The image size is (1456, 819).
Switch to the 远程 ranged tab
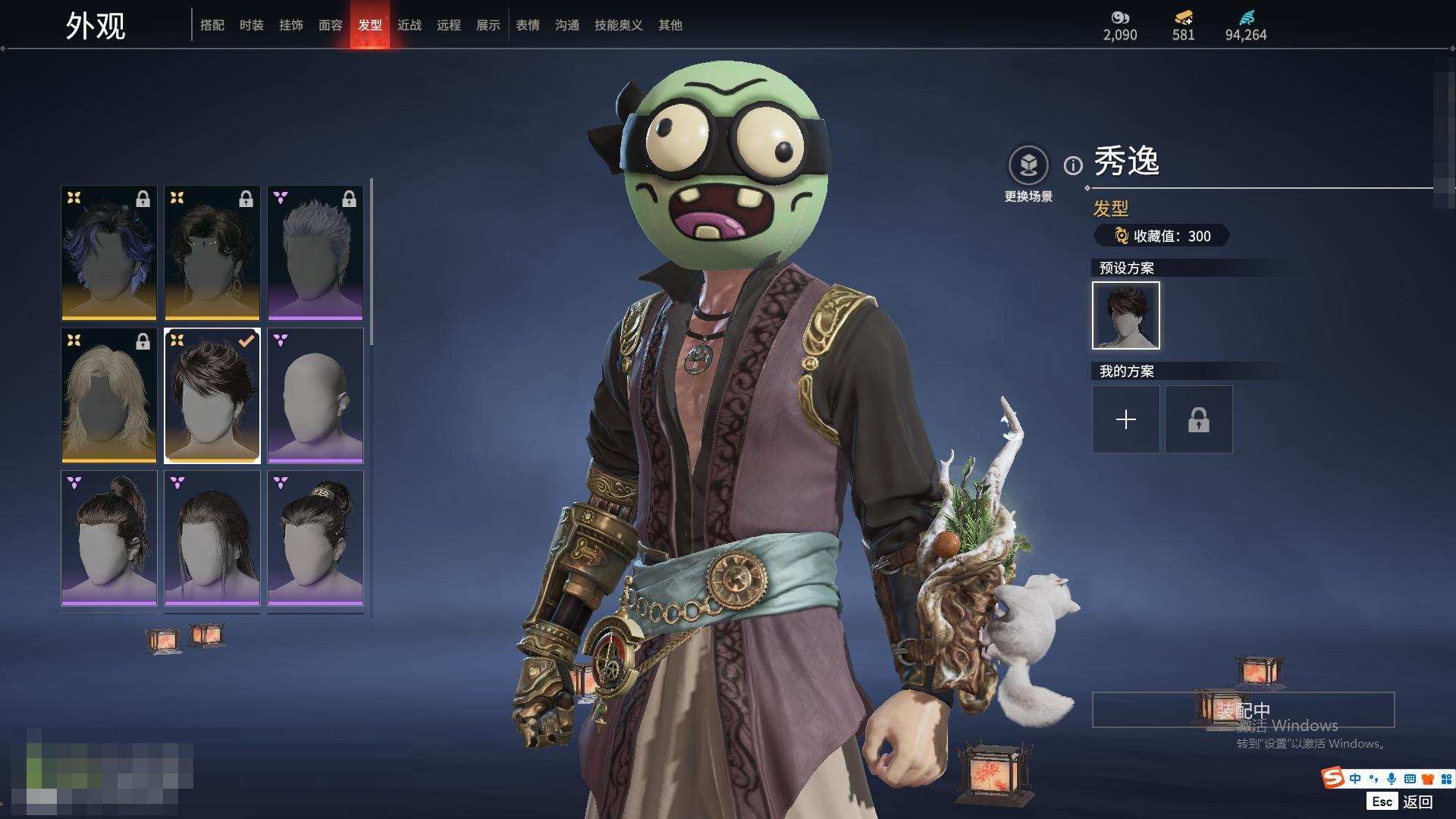[x=449, y=25]
